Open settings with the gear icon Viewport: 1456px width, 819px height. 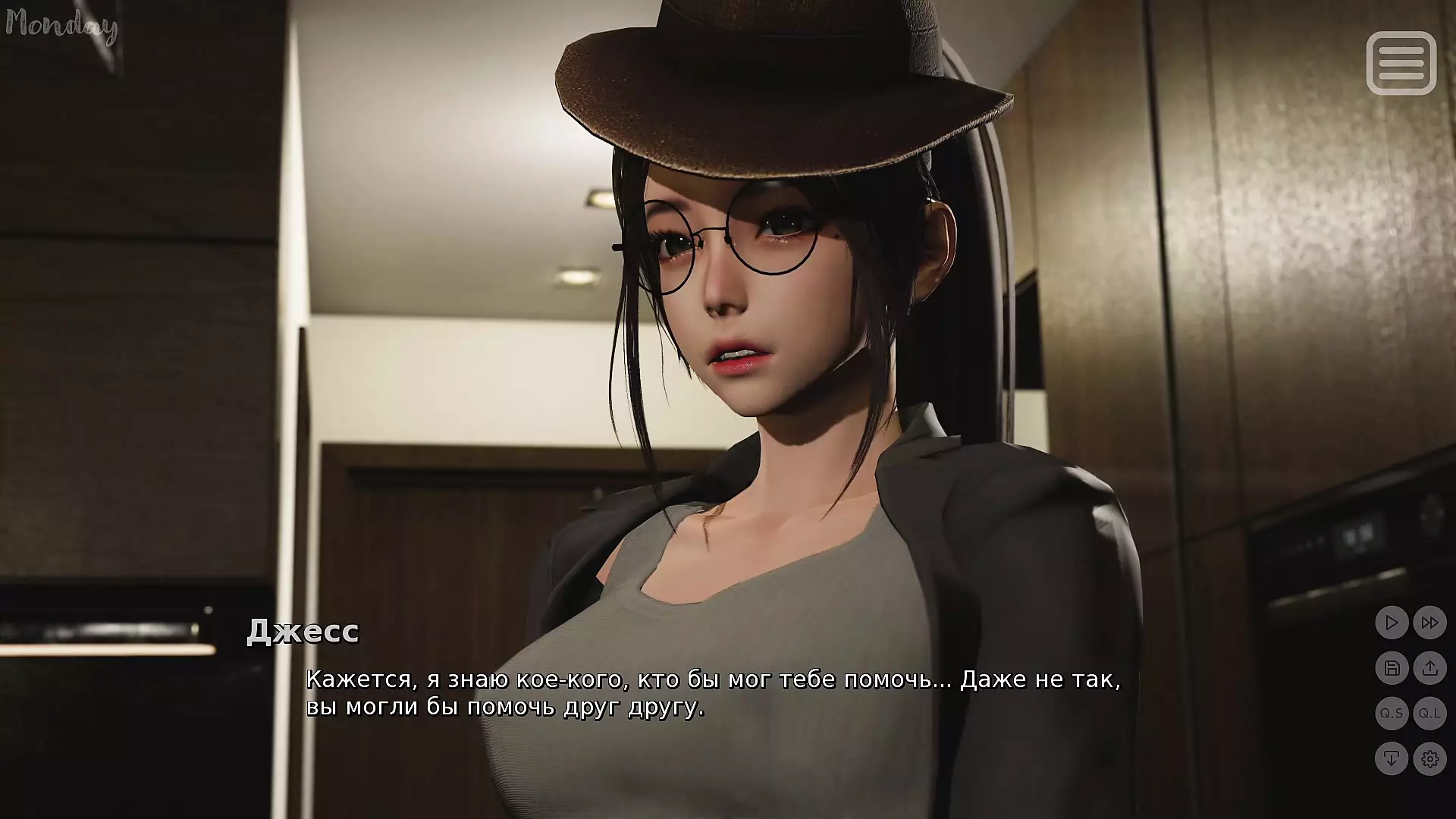tap(1430, 758)
